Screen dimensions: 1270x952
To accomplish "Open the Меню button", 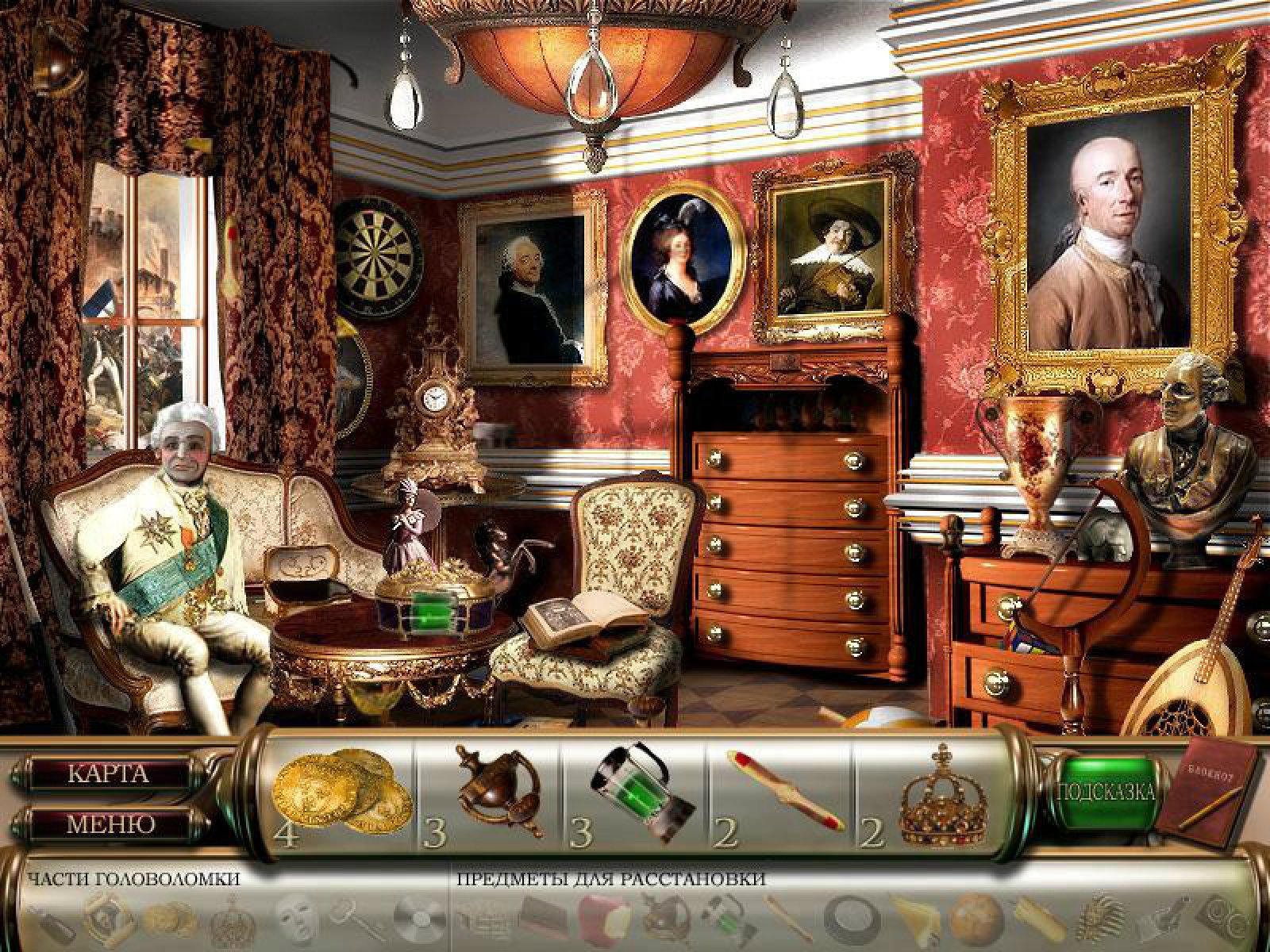I will (110, 823).
